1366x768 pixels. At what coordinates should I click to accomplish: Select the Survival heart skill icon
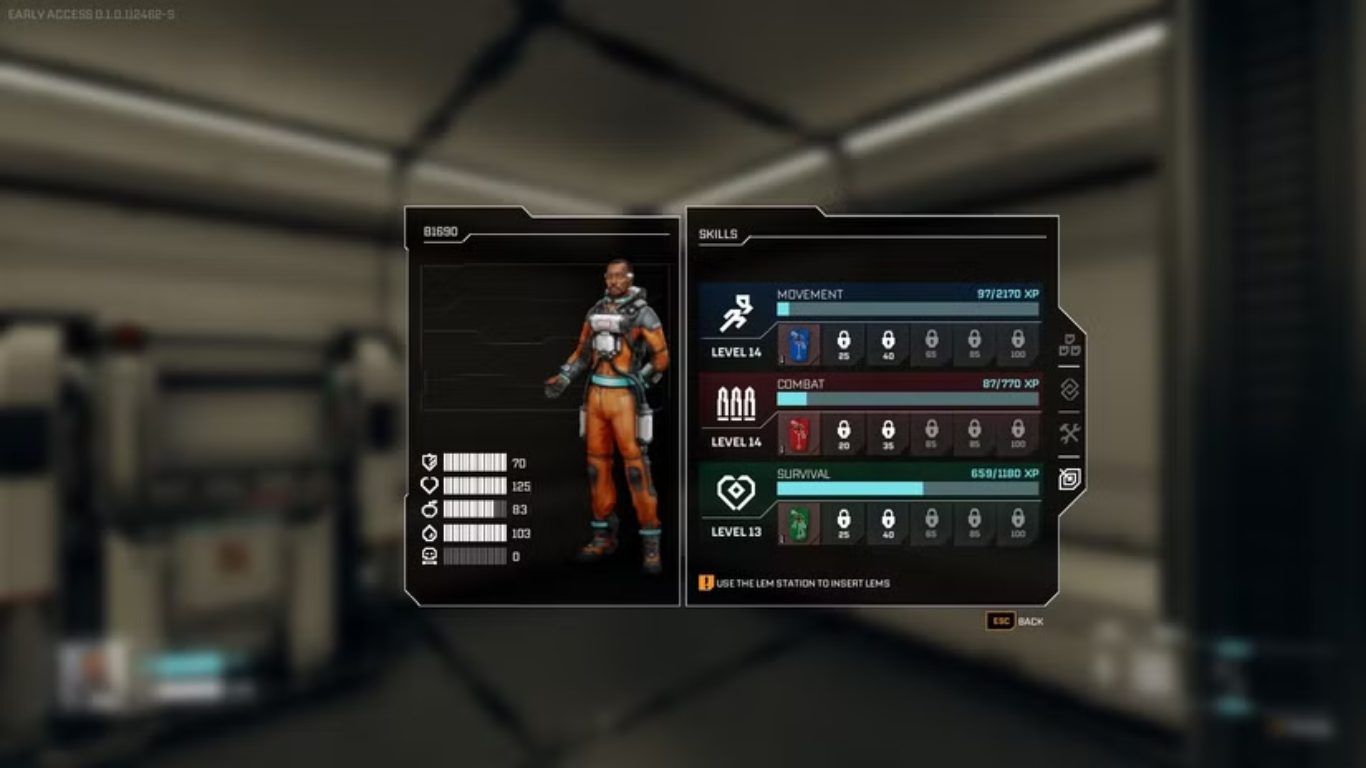click(x=736, y=492)
